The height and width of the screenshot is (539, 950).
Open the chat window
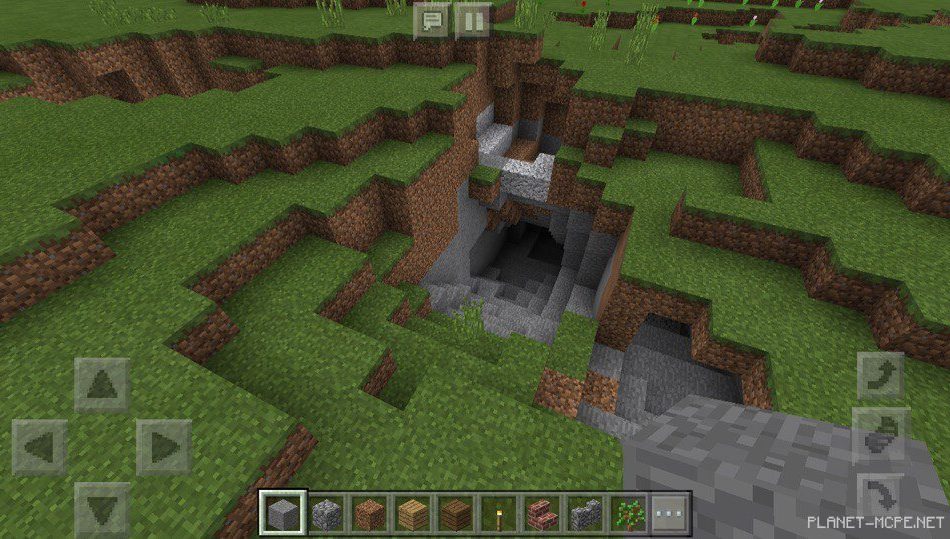point(432,21)
